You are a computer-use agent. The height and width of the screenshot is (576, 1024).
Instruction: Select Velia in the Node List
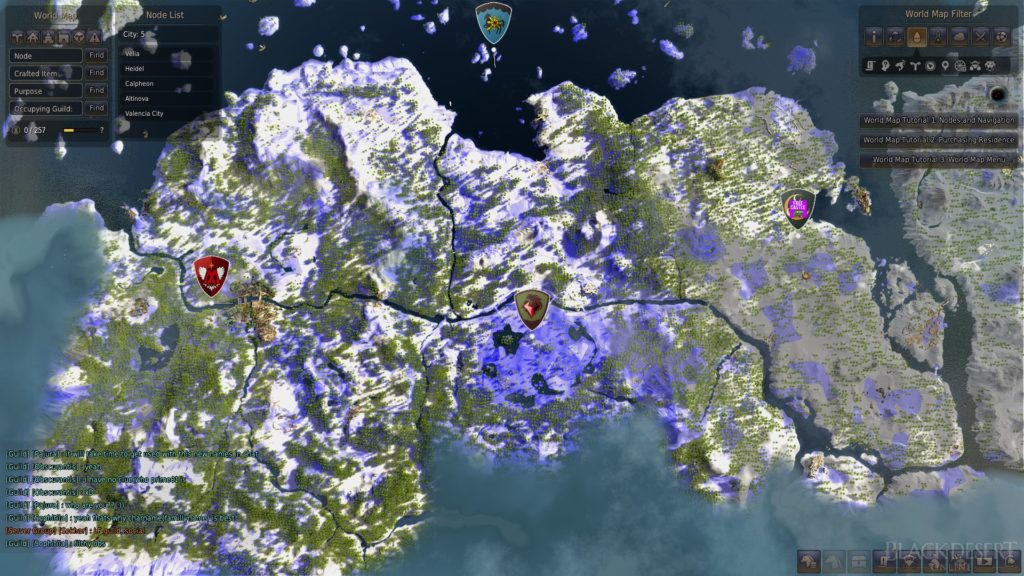pos(134,52)
